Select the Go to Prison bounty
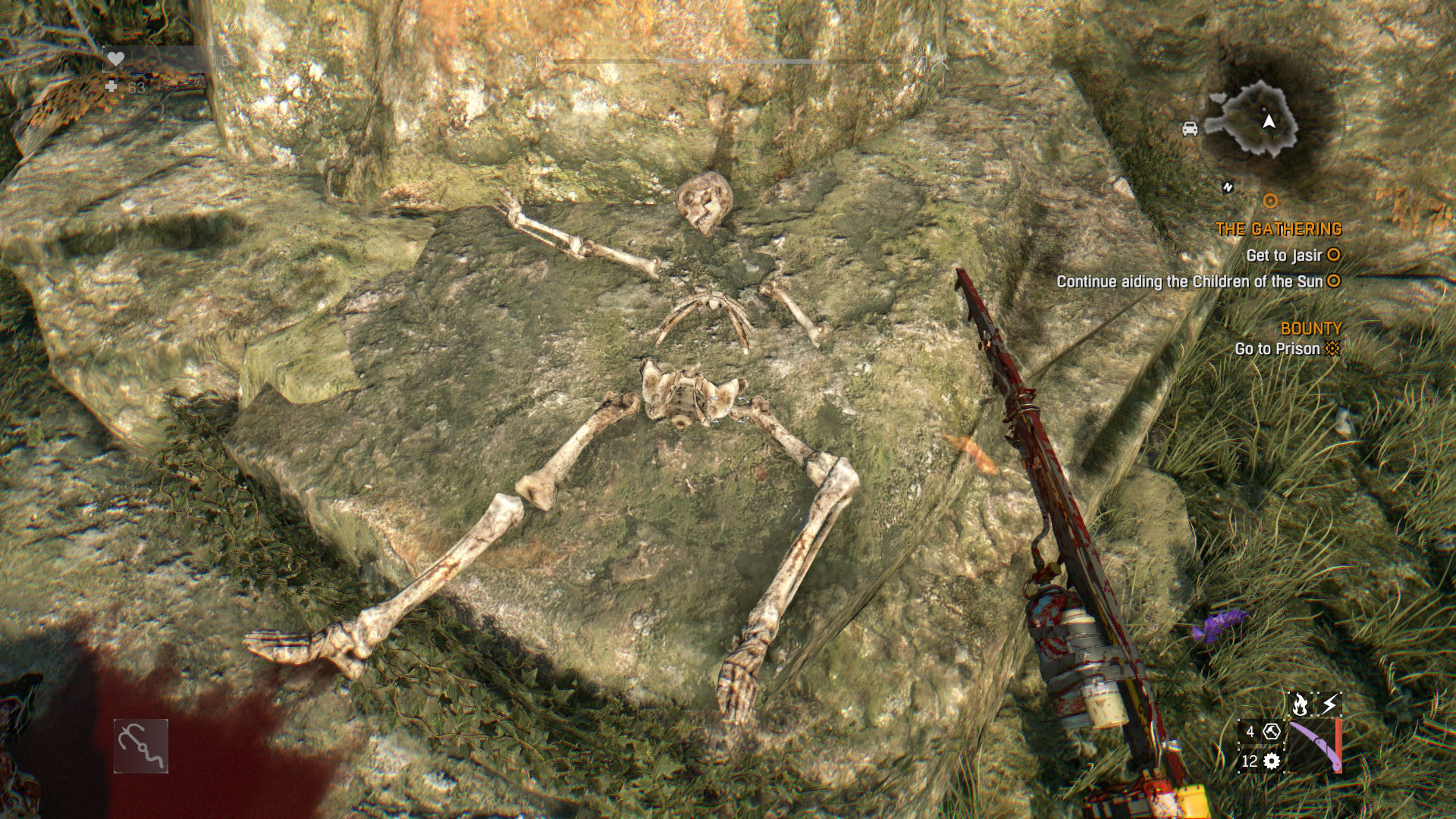 pyautogui.click(x=1277, y=349)
